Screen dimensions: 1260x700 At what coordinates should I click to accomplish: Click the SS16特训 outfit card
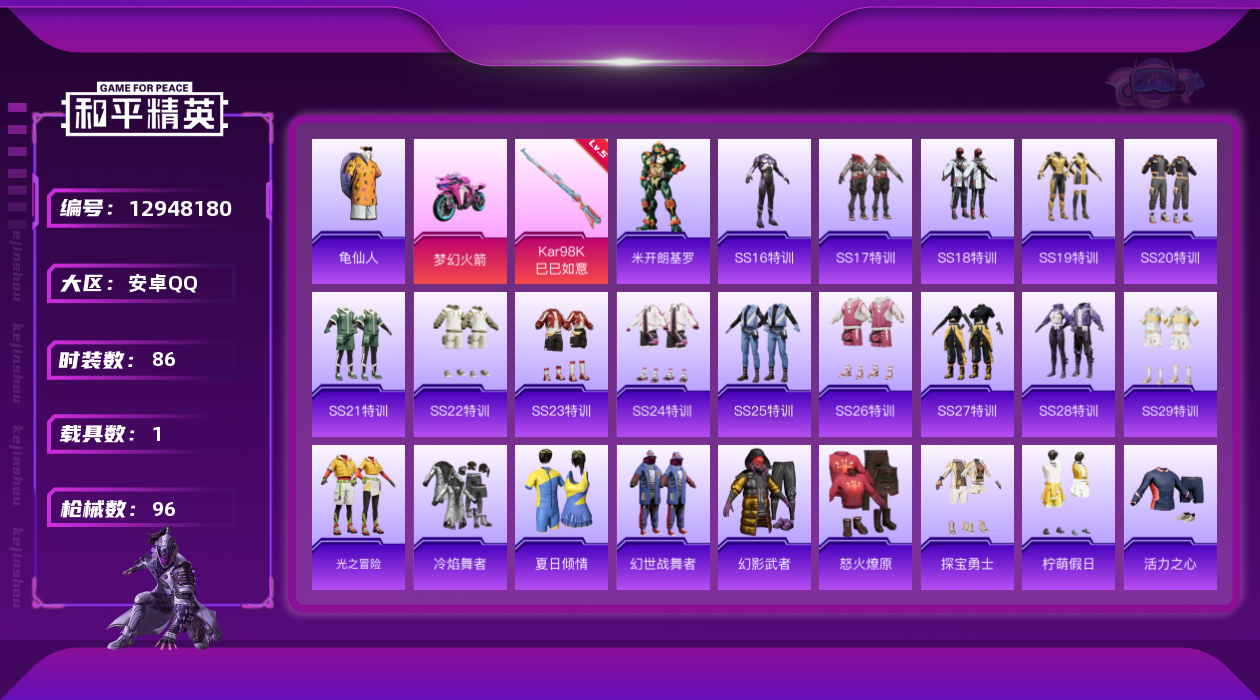764,211
